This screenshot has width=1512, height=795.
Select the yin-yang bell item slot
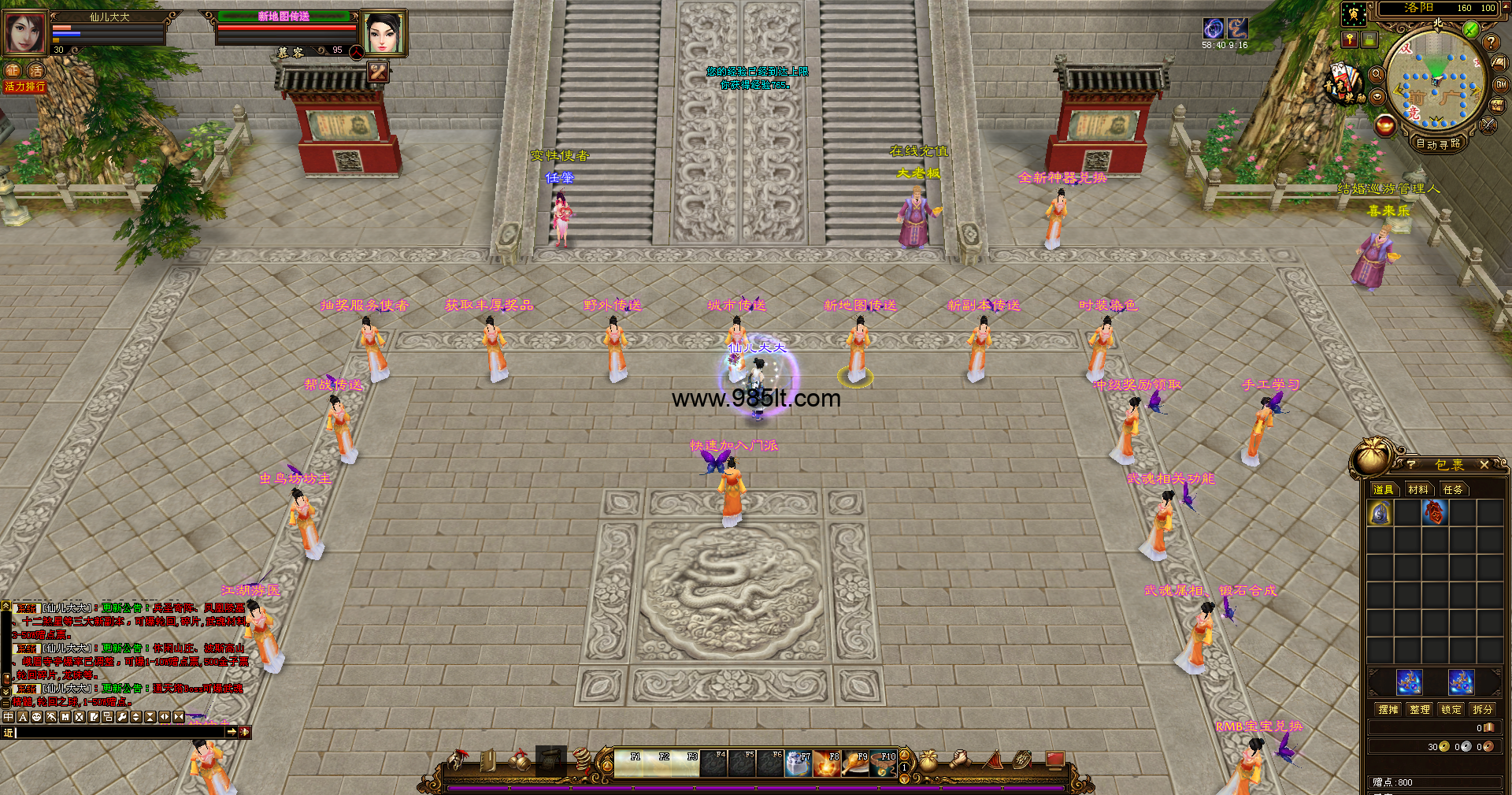1380,513
